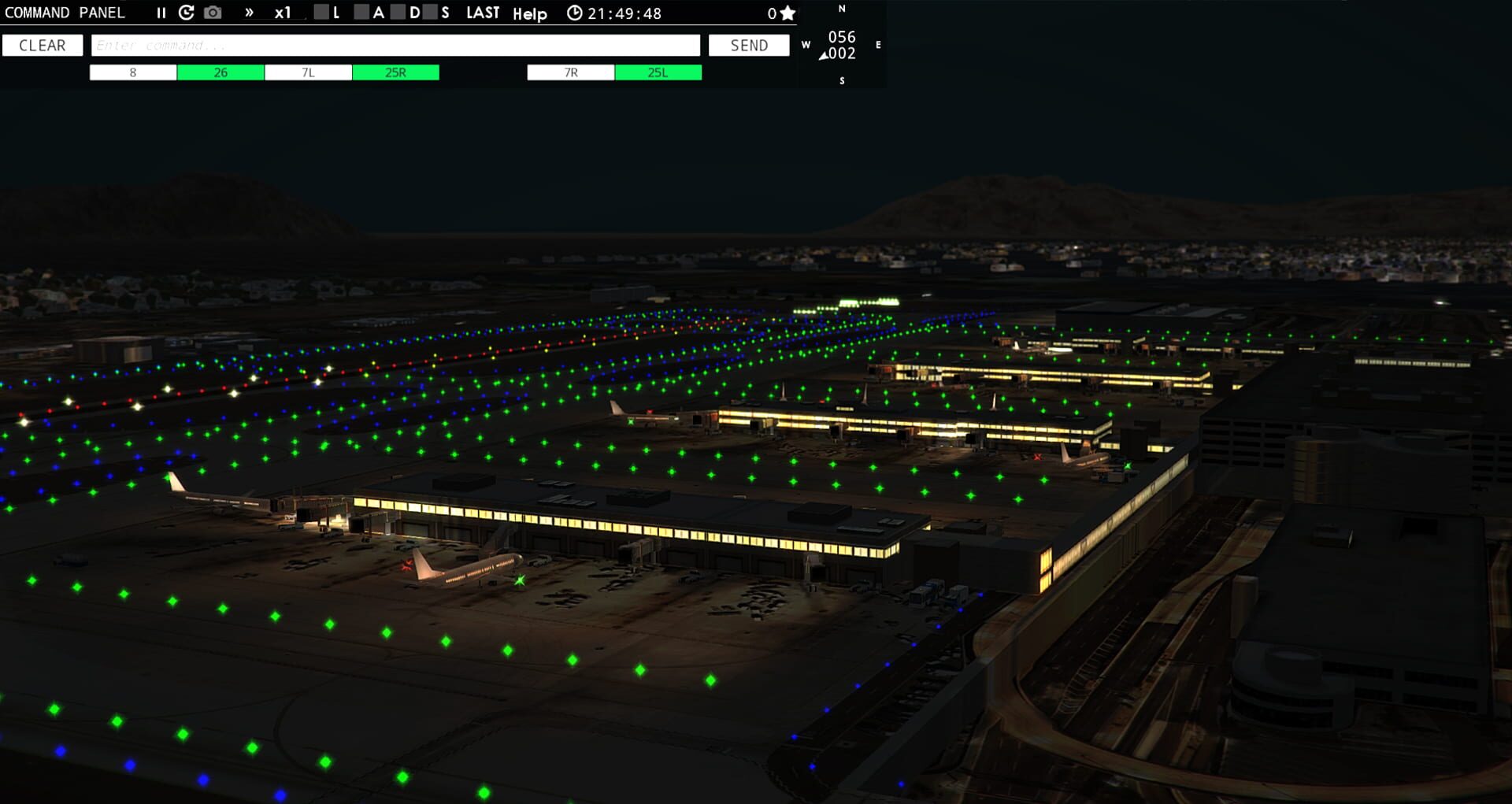Activate runway 7L
The image size is (1512, 804).
(x=309, y=72)
